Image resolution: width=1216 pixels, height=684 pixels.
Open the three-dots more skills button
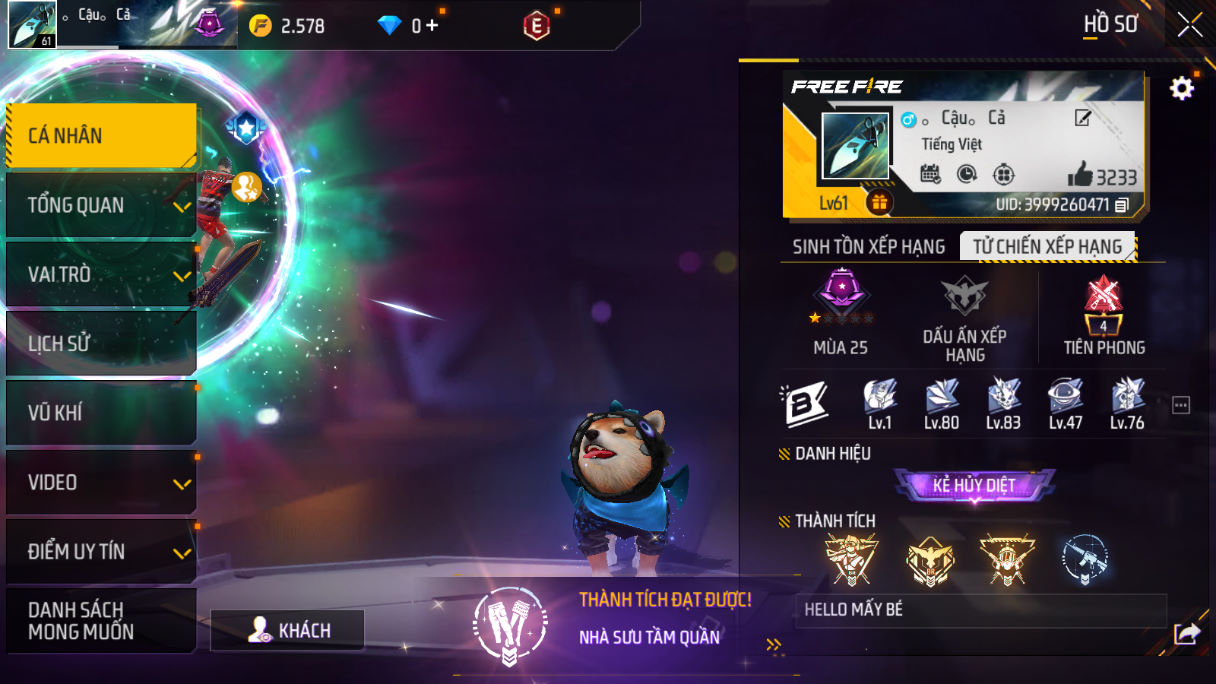[x=1181, y=405]
